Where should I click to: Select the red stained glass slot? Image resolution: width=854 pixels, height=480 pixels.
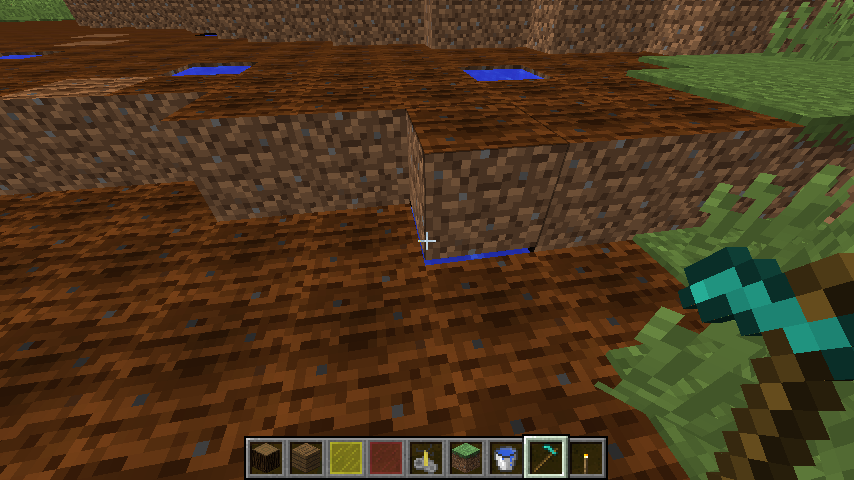(x=386, y=458)
